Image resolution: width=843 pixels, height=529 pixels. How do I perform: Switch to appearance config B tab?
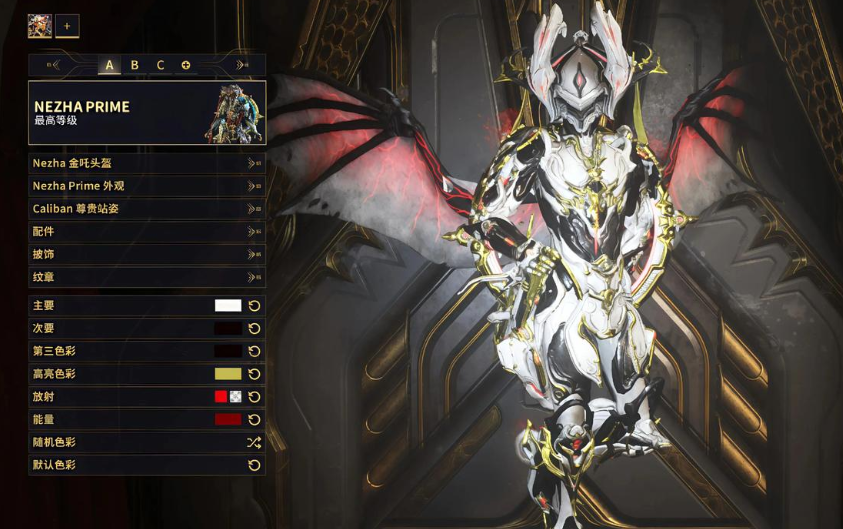coord(135,65)
